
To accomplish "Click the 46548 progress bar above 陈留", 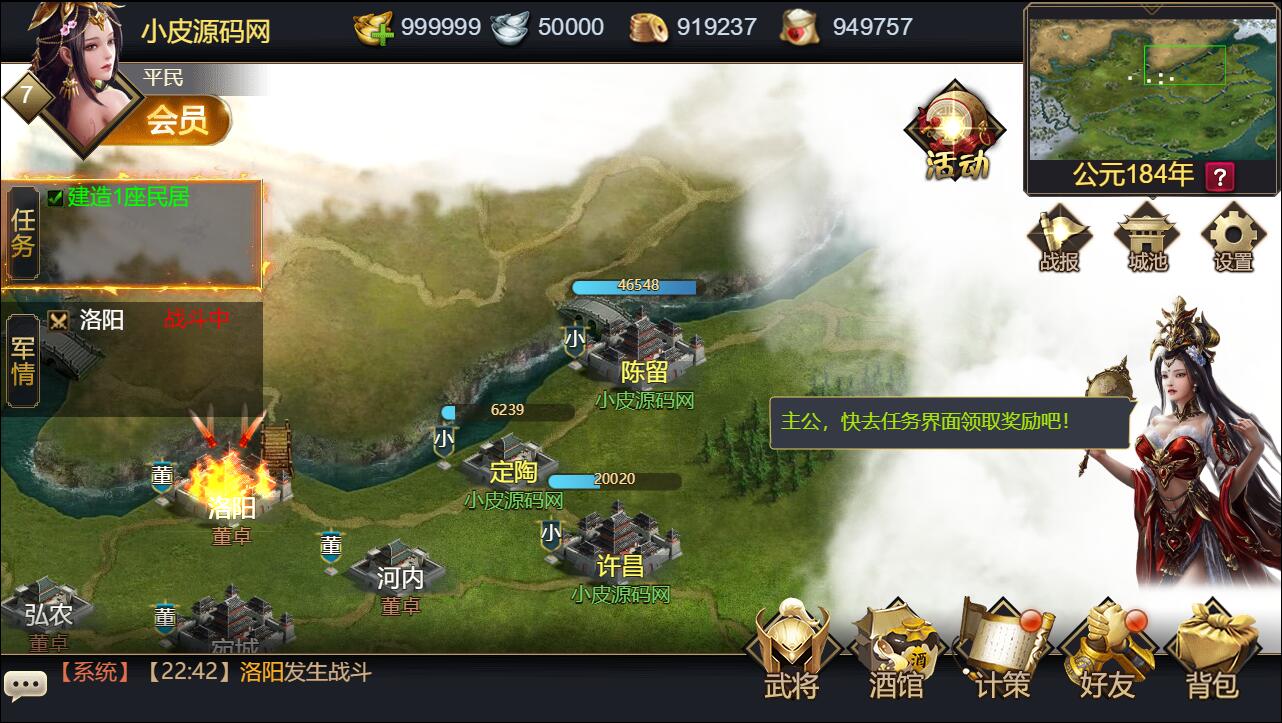I will pos(636,287).
